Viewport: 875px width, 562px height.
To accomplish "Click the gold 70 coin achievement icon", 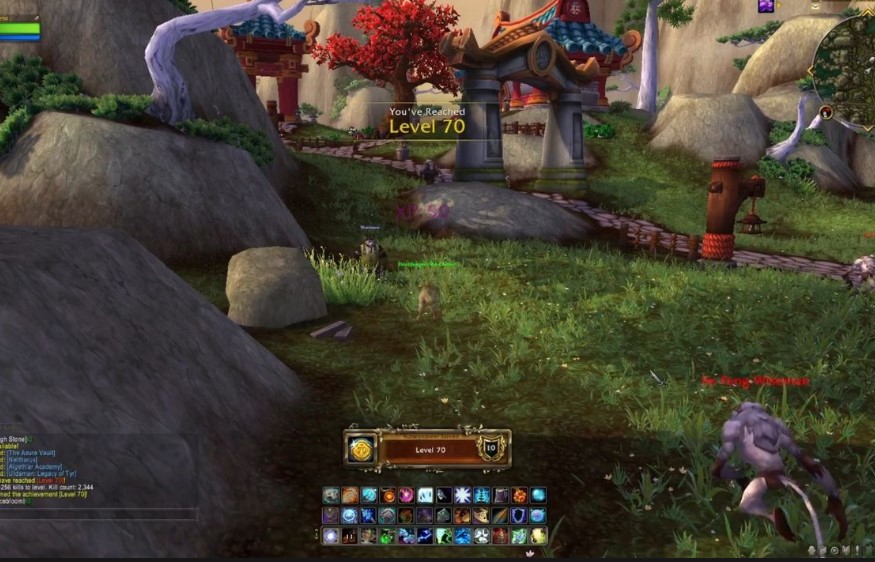I will (361, 450).
